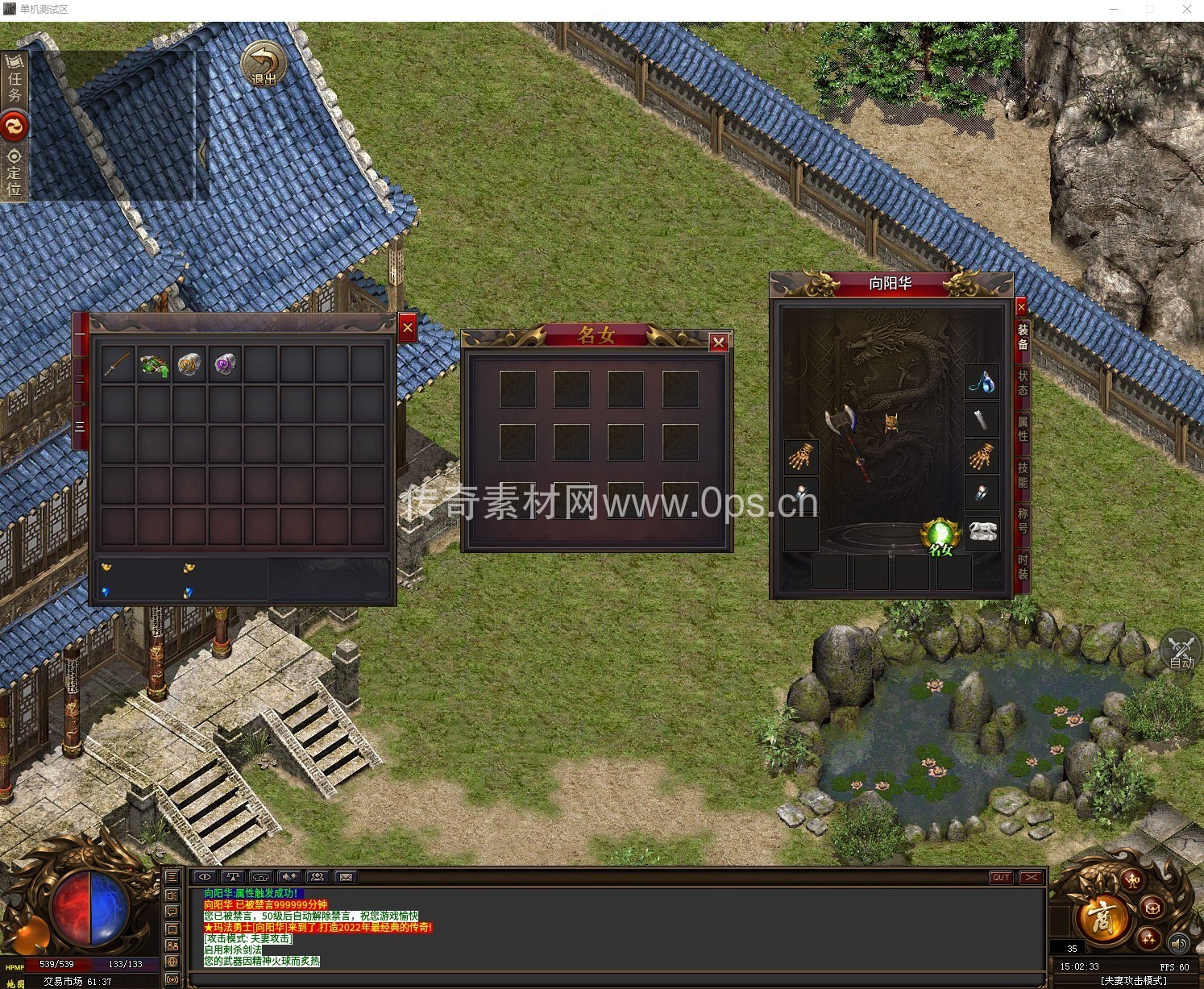Close the 向阳华 character panel

tap(1021, 307)
